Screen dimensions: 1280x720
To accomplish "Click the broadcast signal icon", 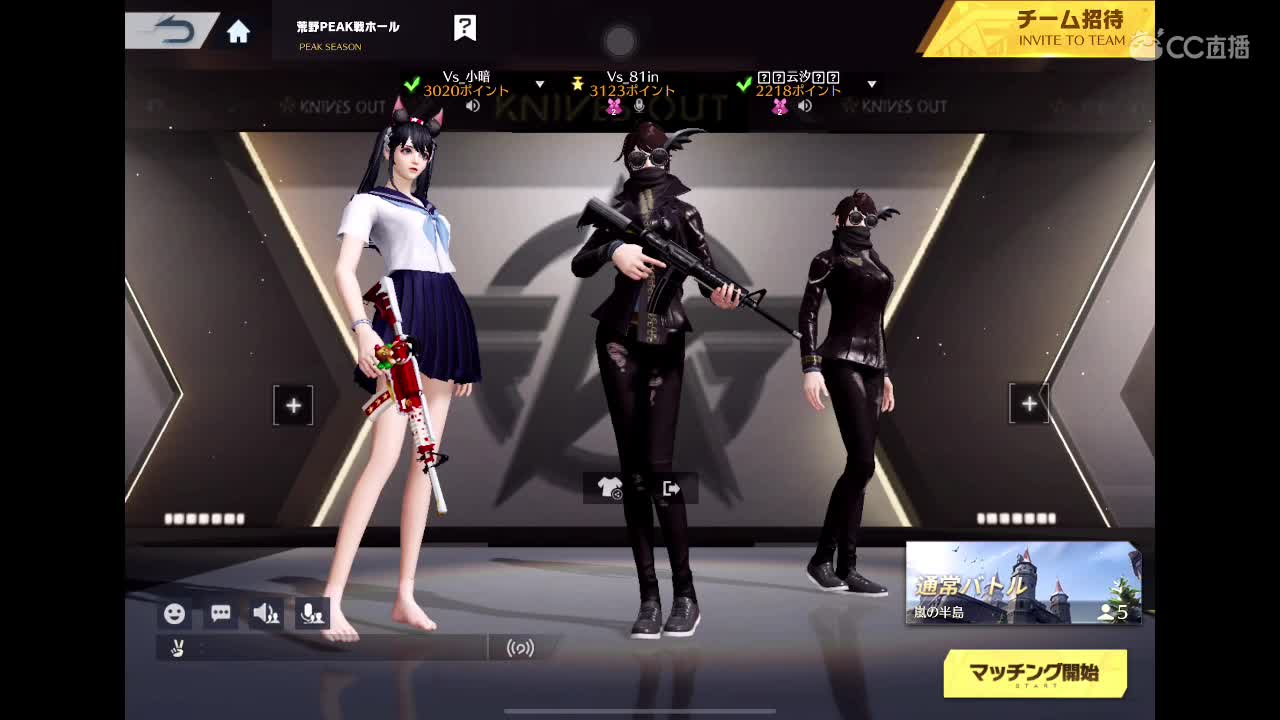I will (519, 648).
